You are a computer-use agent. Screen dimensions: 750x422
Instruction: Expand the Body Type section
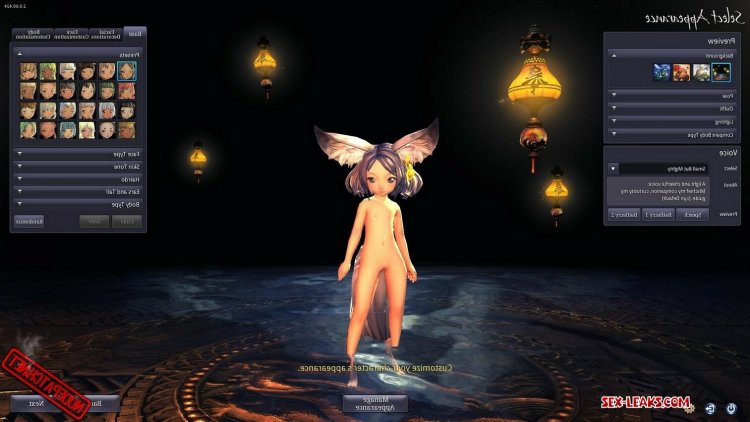pos(78,203)
